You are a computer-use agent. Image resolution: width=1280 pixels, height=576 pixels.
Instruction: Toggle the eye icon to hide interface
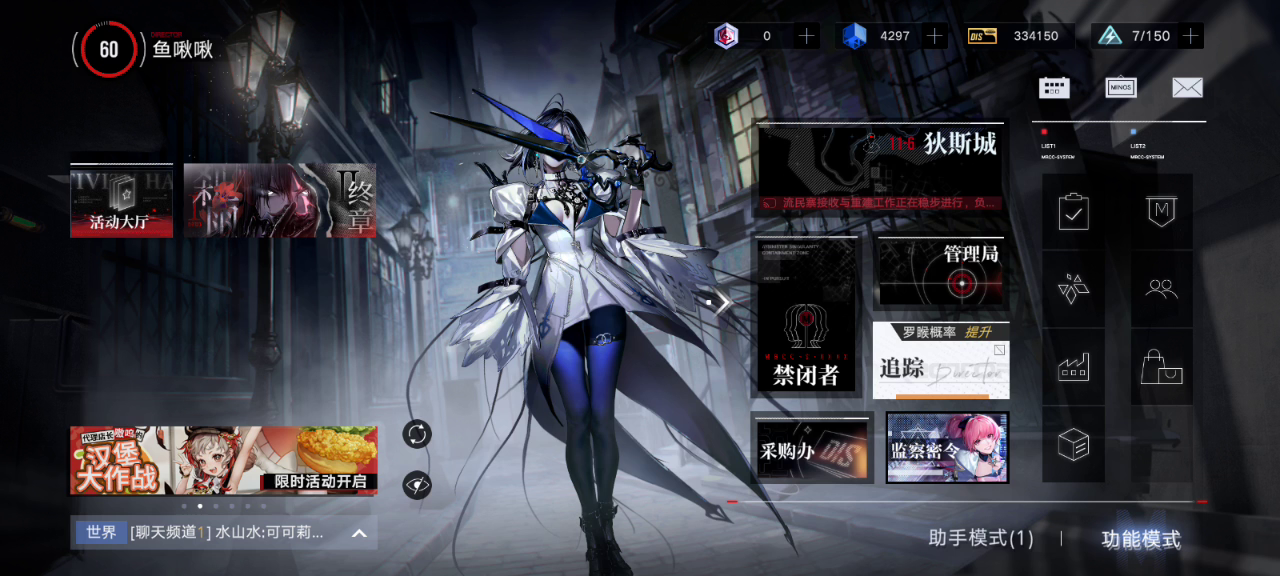(417, 486)
